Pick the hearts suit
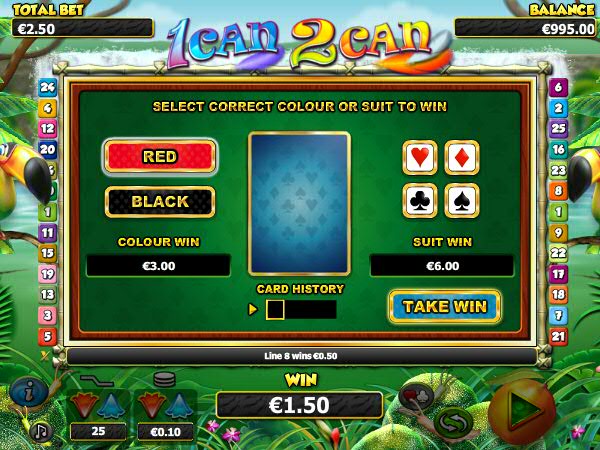 coord(420,157)
